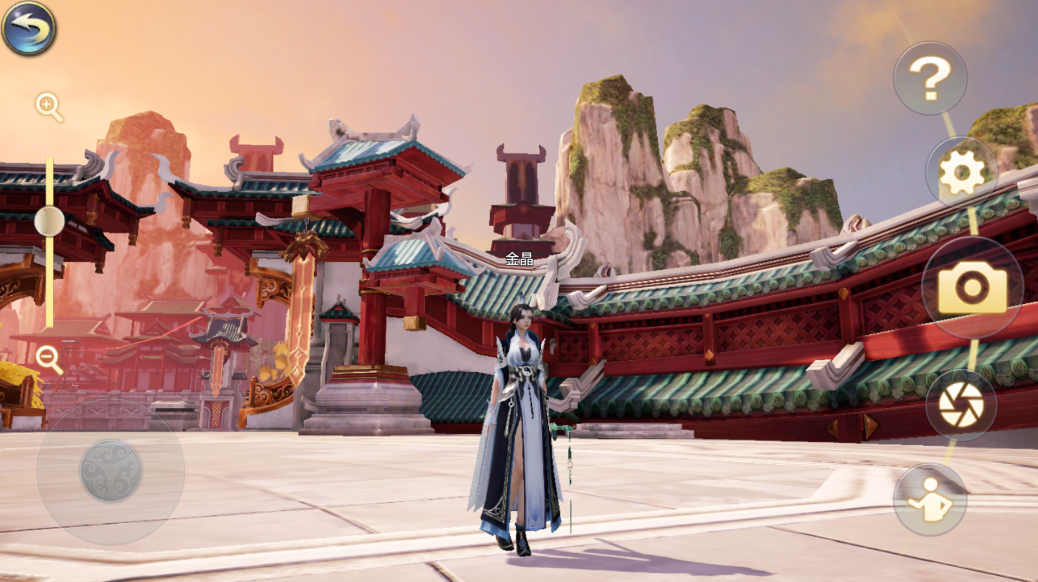Zoom out with the minus magnifier icon
This screenshot has width=1038, height=582.
pyautogui.click(x=48, y=359)
